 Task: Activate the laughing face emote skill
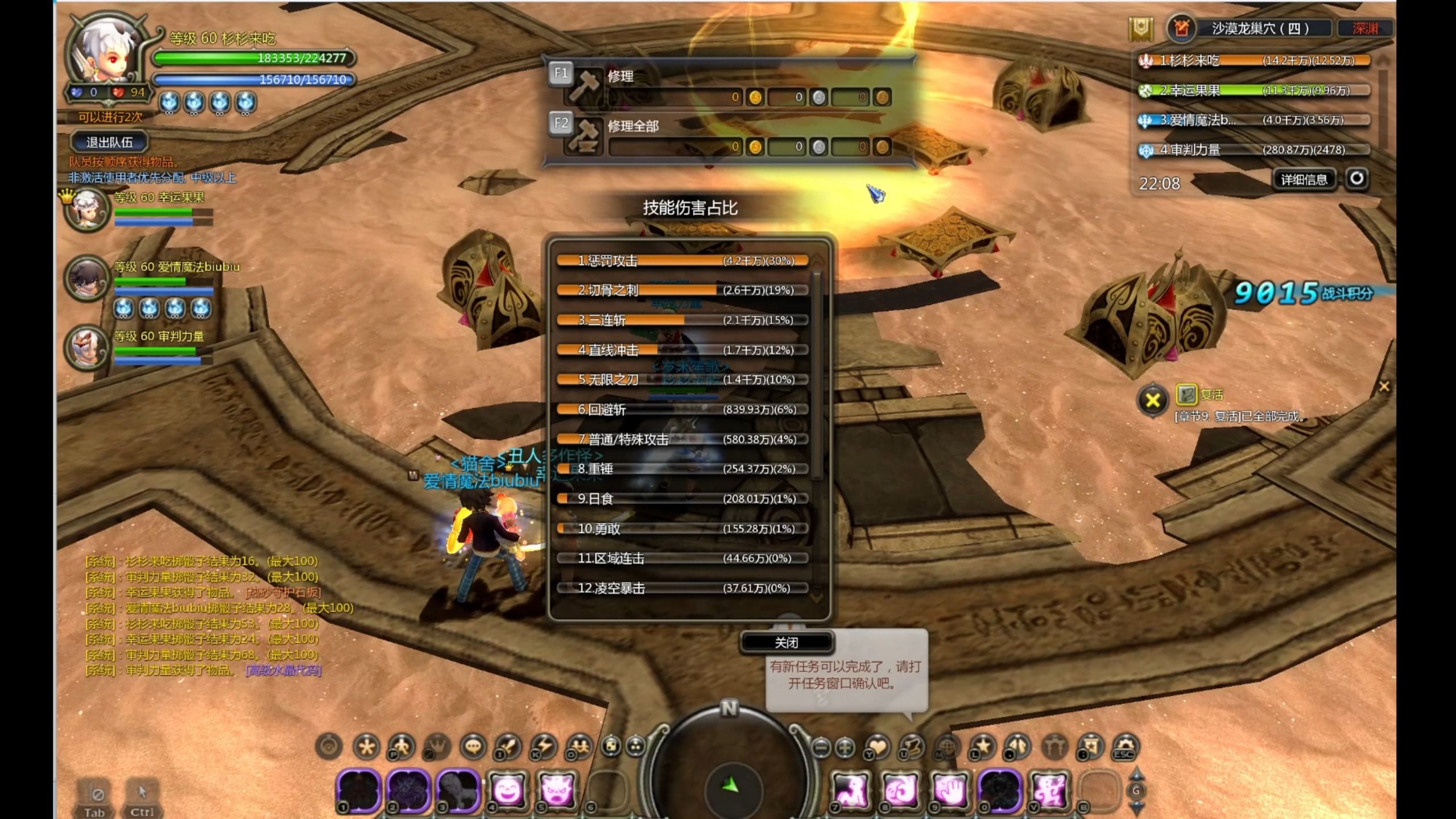pos(507,791)
